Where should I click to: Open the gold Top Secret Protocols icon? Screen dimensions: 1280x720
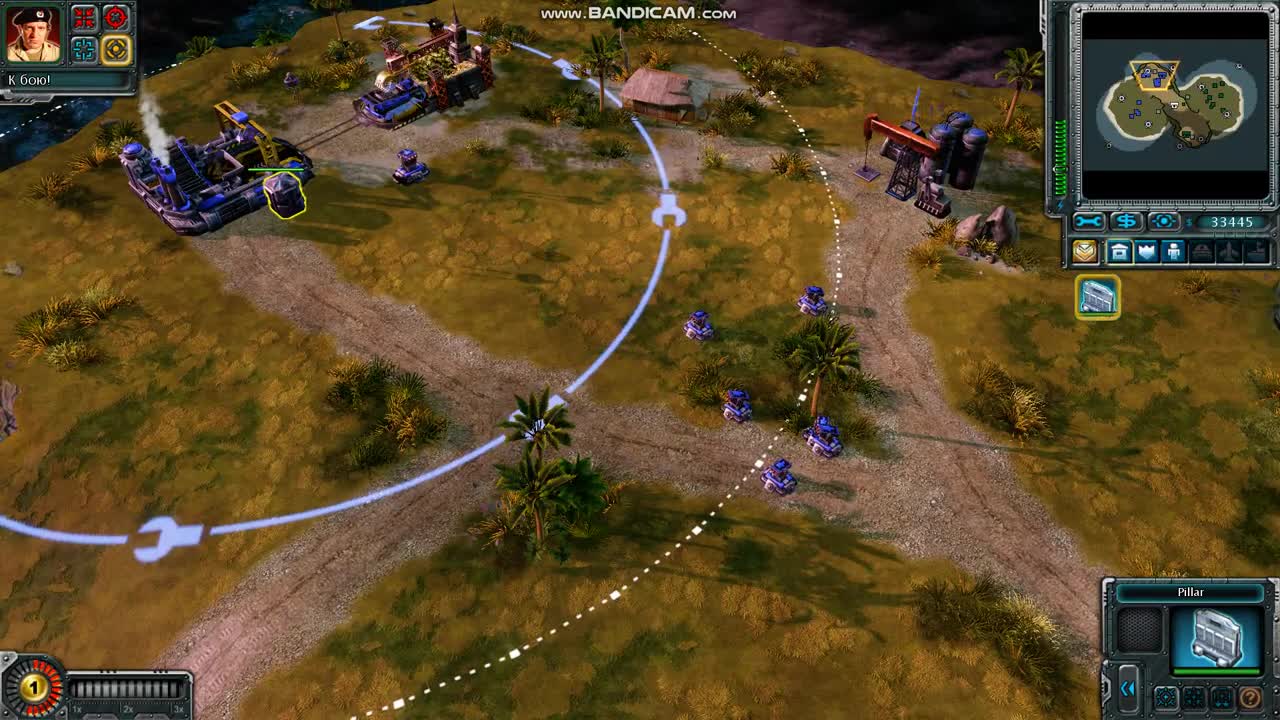(x=1085, y=251)
